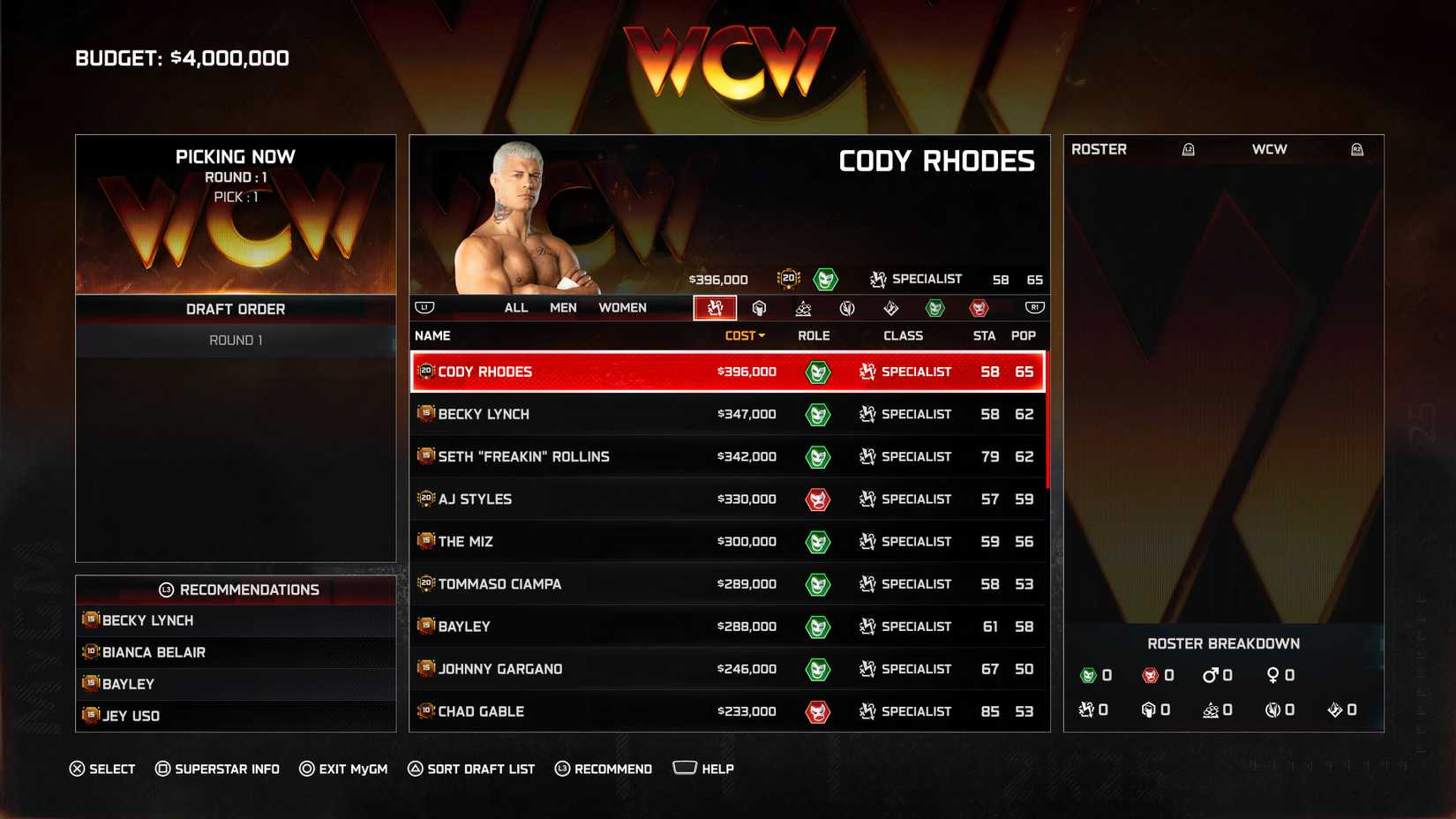Select the Specialist class filter icon
This screenshot has height=819, width=1456.
point(716,308)
